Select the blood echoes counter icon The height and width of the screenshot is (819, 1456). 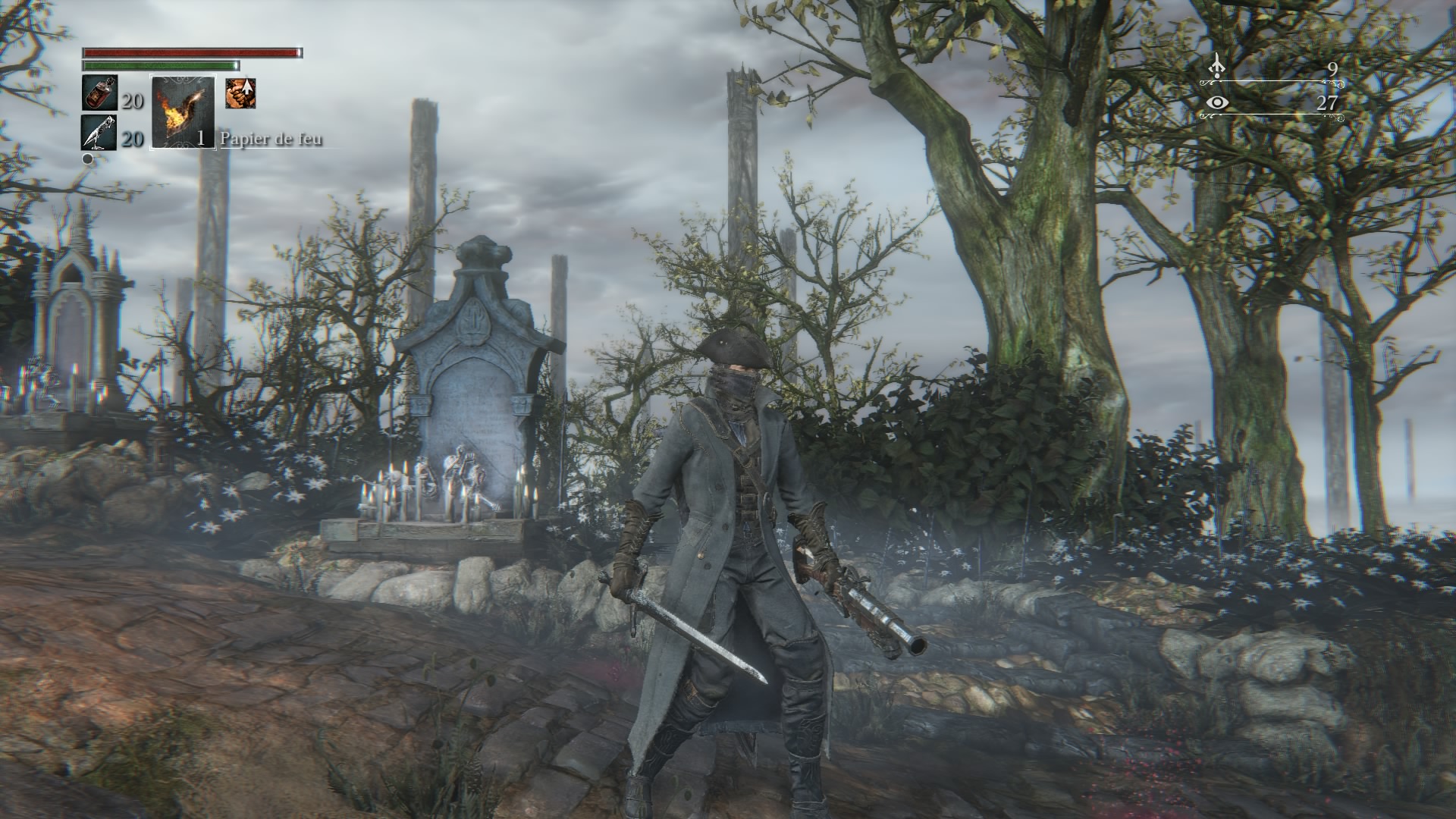coord(1217,67)
